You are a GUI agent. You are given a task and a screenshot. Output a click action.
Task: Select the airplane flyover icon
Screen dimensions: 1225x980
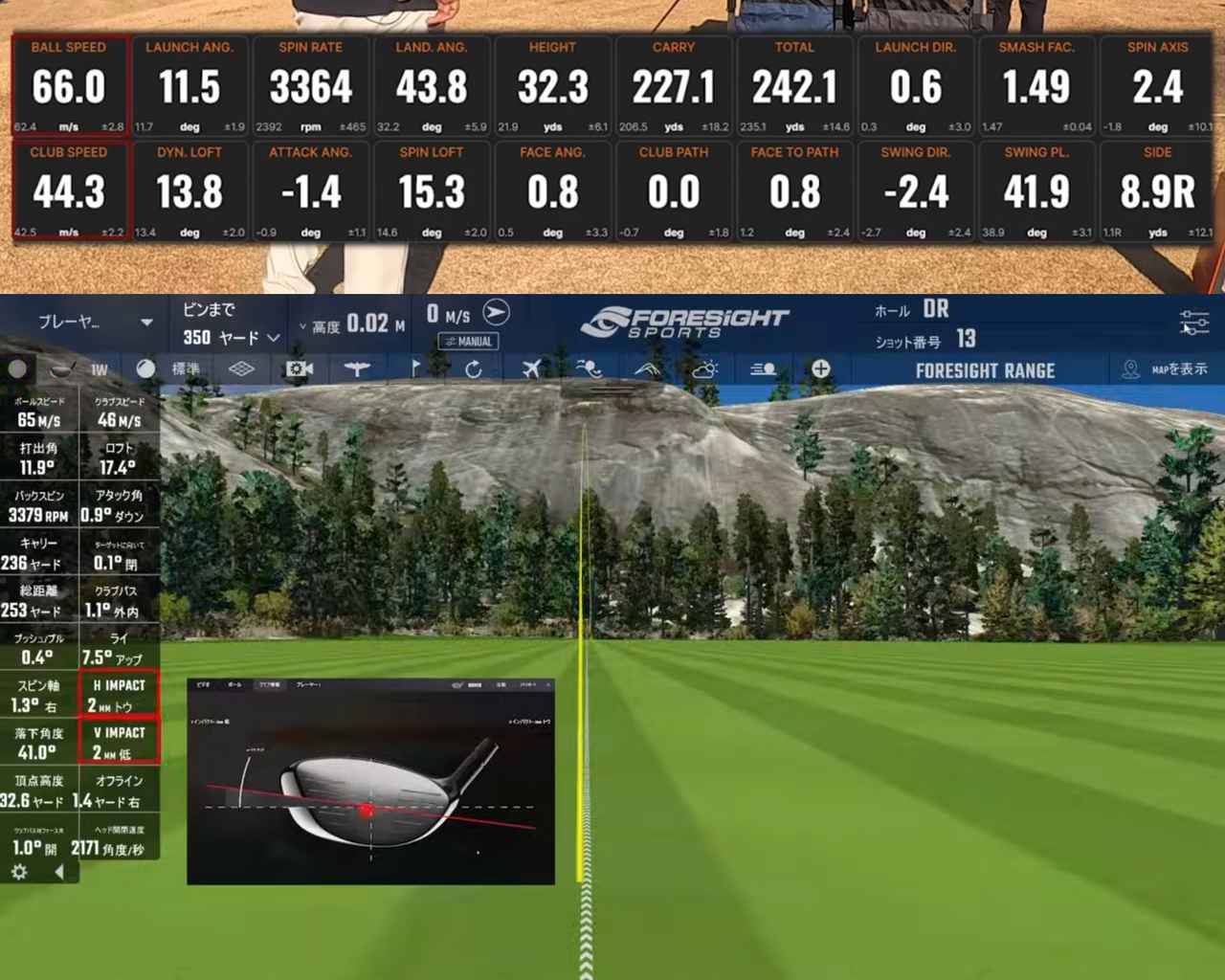pyautogui.click(x=531, y=369)
